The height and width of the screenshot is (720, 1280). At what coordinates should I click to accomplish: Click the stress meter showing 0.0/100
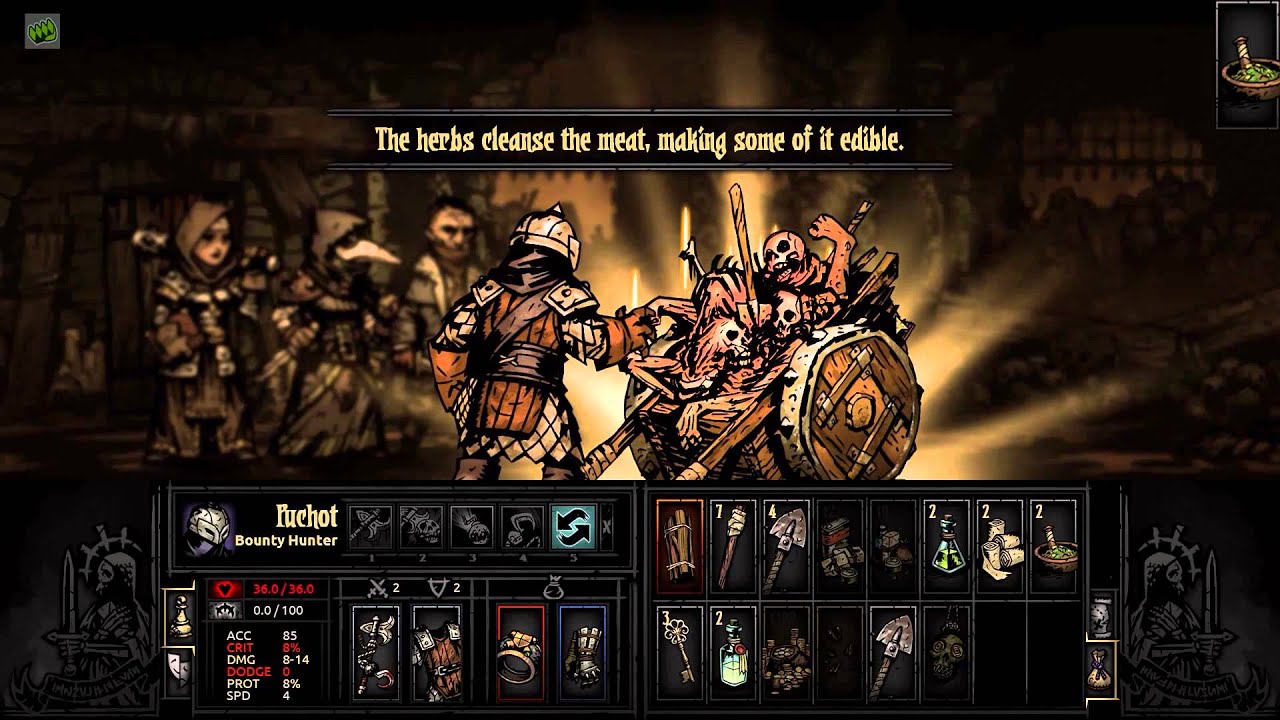(277, 610)
